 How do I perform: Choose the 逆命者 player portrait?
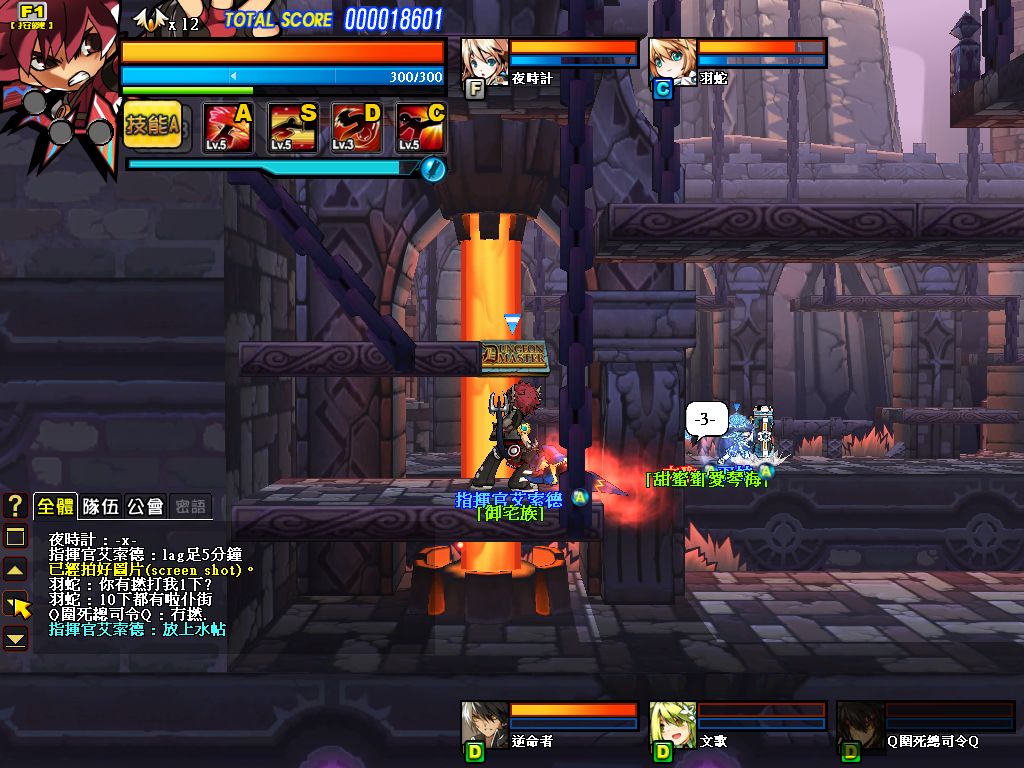[x=485, y=725]
